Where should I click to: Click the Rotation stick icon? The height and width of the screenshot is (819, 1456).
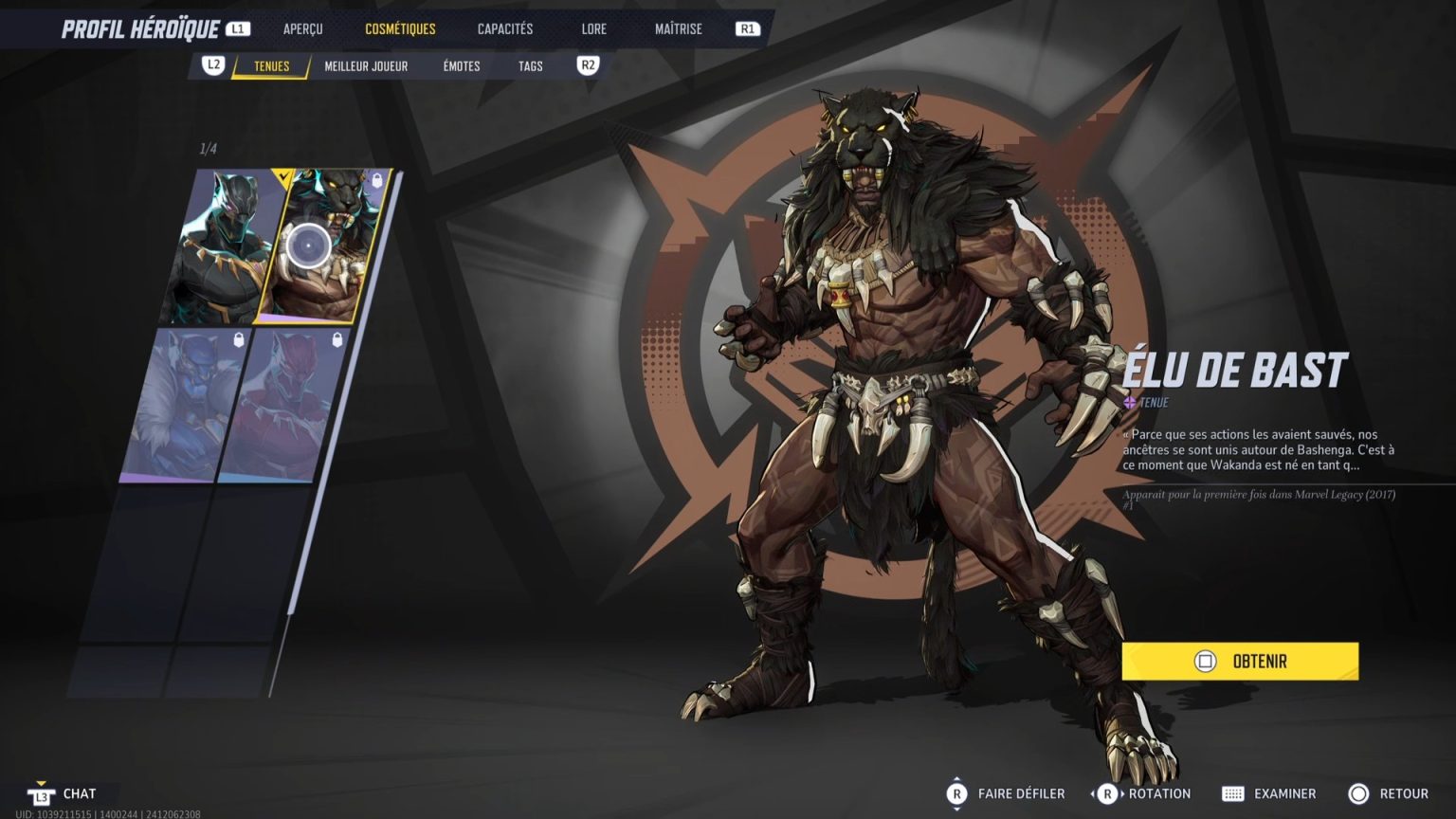point(1107,793)
